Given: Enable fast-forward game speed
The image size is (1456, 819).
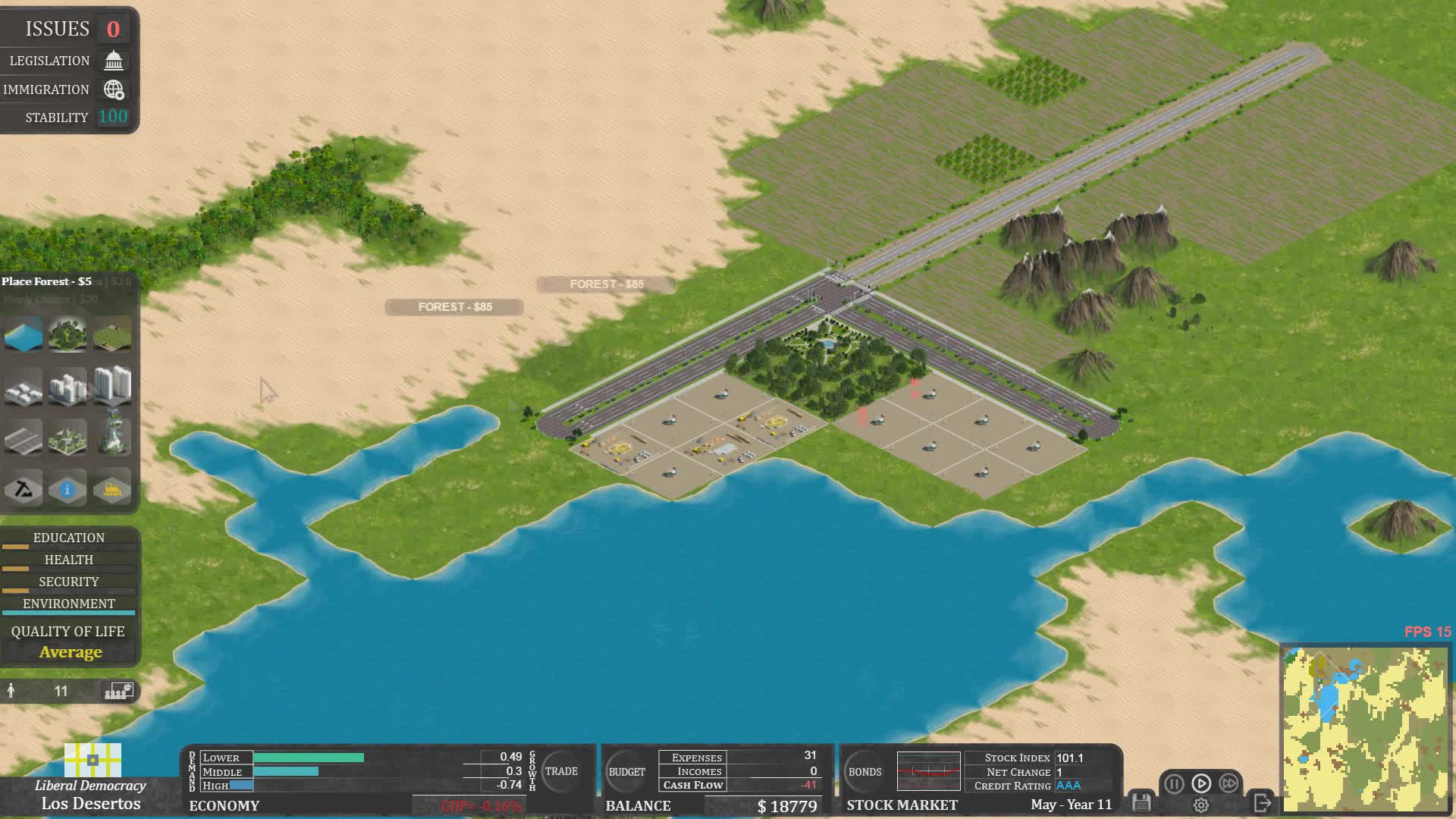Looking at the screenshot, I should coord(1229,783).
